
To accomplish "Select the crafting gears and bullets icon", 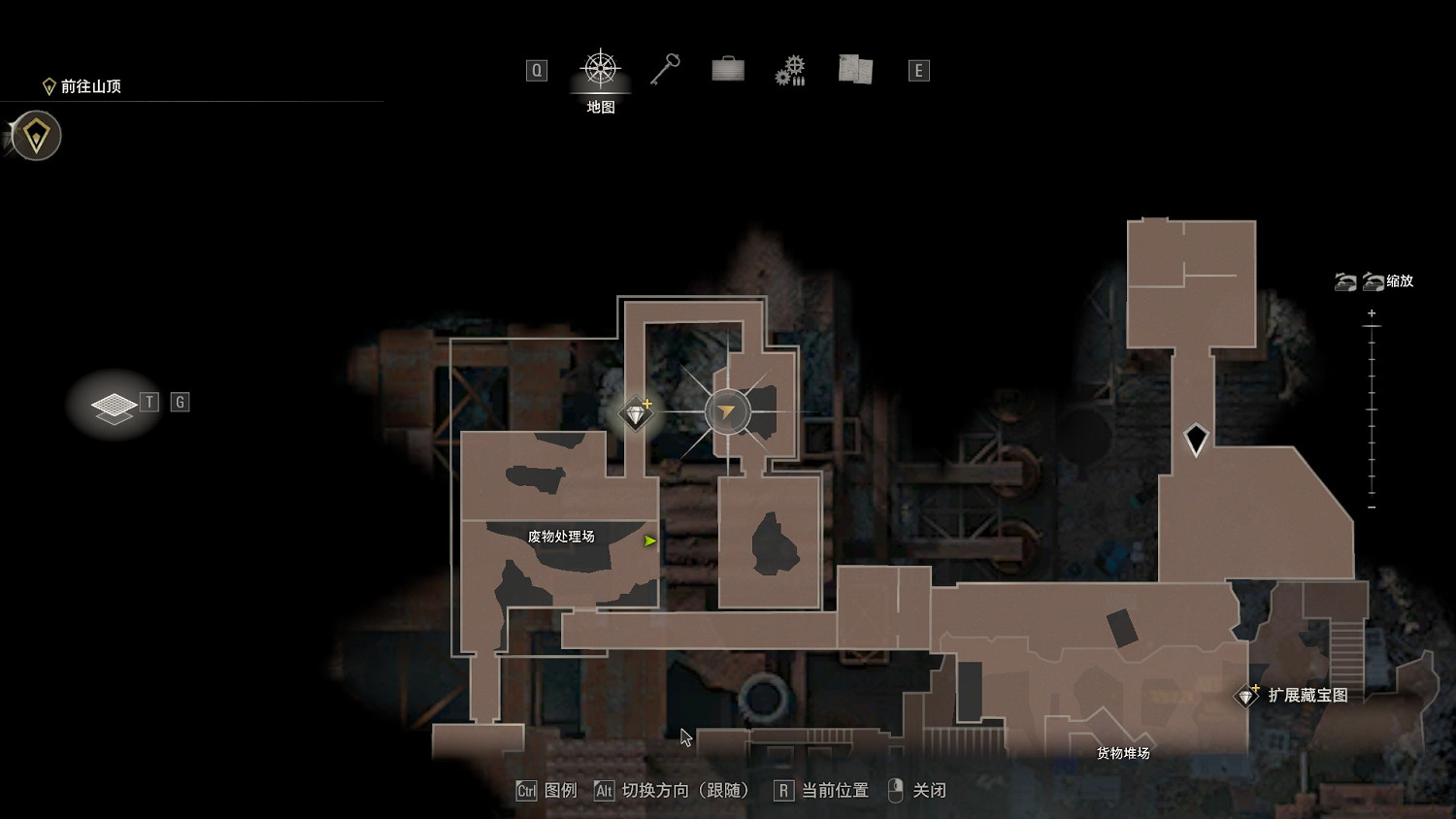I will pos(790,69).
